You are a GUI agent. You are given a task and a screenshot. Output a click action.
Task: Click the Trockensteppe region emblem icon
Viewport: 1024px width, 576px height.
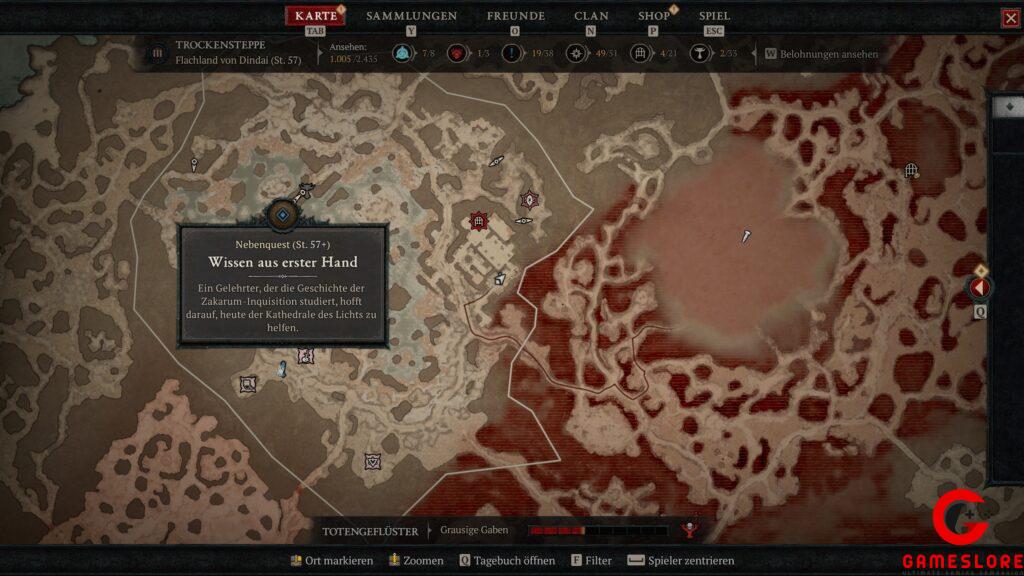[157, 53]
